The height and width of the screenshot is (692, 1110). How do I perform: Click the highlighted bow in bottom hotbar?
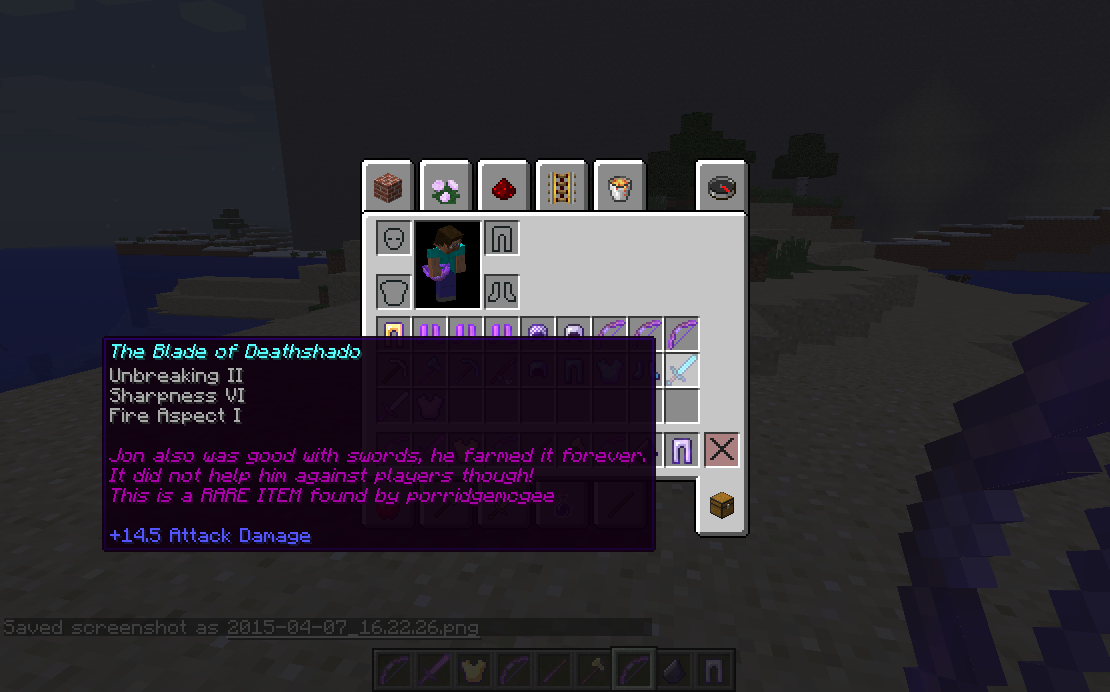pyautogui.click(x=634, y=669)
